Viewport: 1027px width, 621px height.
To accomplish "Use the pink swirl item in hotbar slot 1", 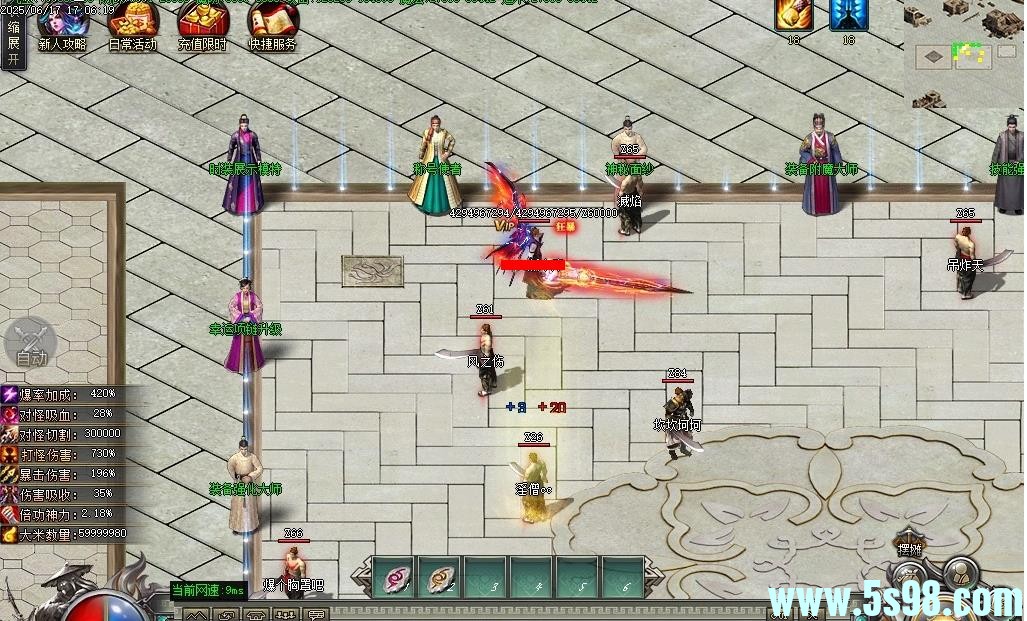I will click(393, 577).
